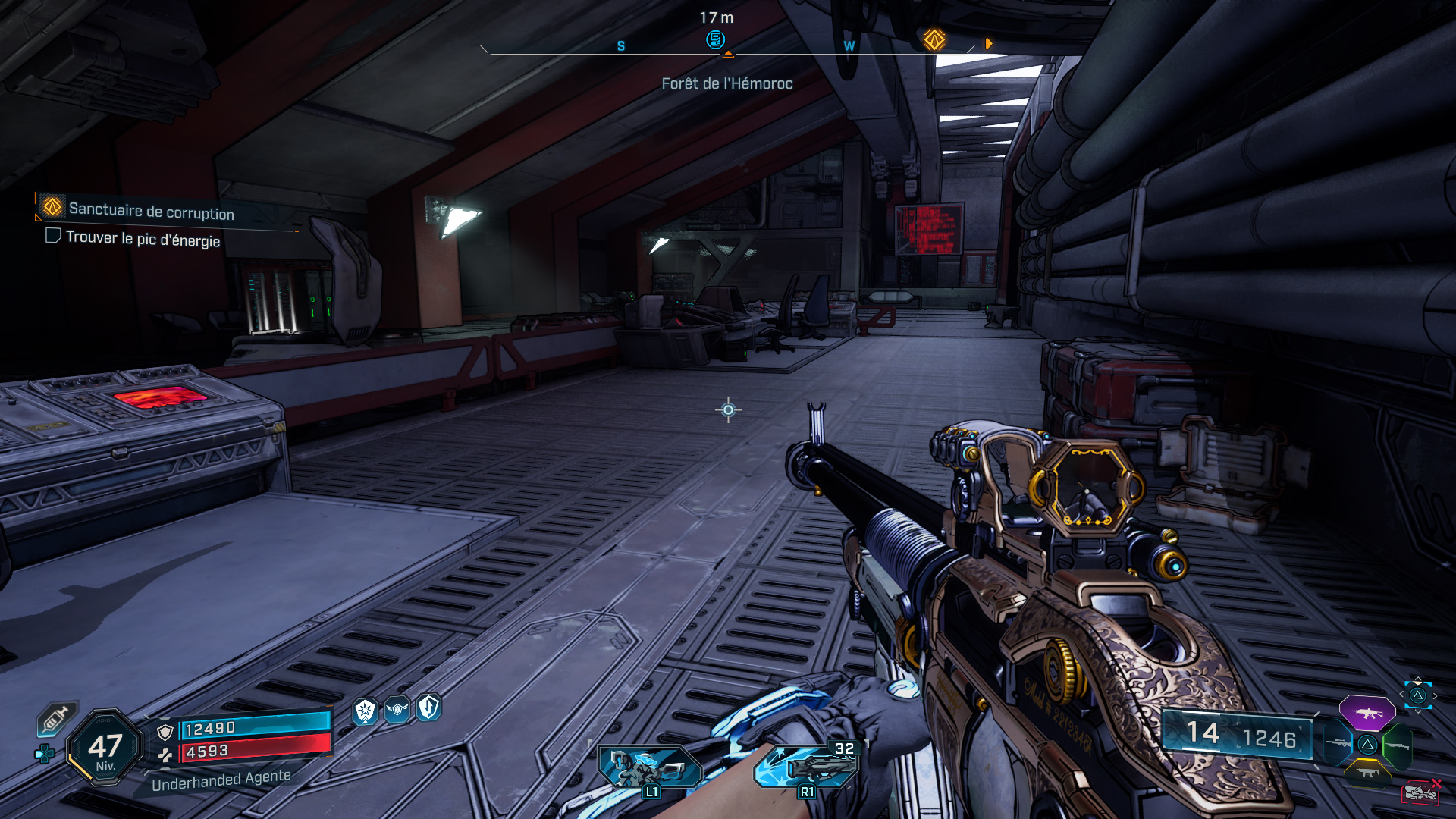Inspect the winged emblem buff icon
This screenshot has width=1456, height=819.
[x=397, y=709]
